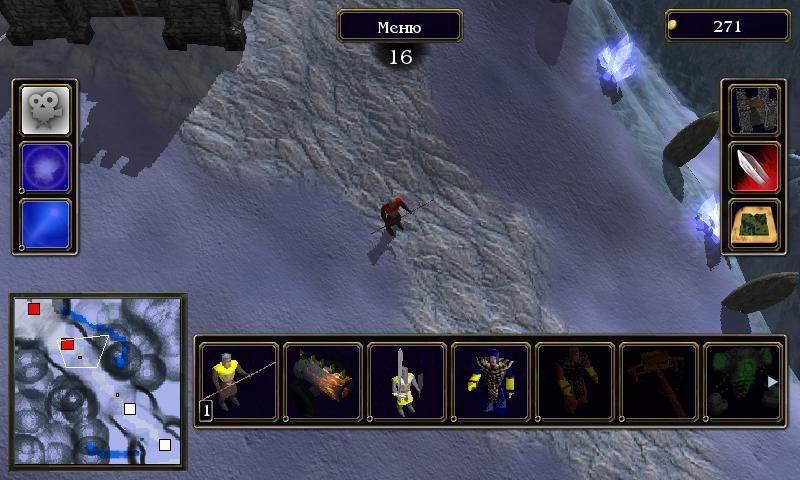Cast the blue light ray spell
The image size is (800, 480).
point(46,223)
